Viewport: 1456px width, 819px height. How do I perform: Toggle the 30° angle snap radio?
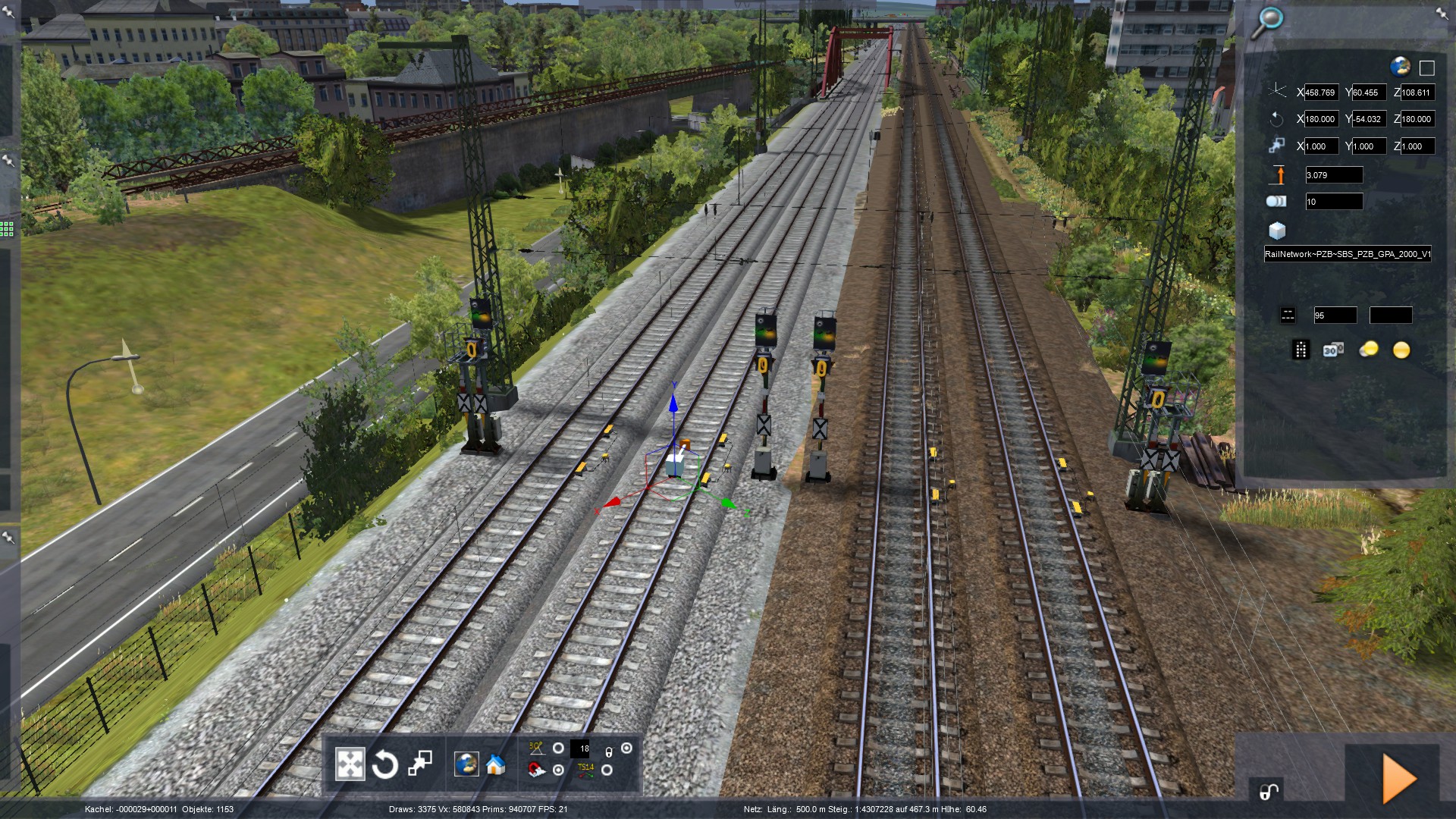[x=558, y=748]
